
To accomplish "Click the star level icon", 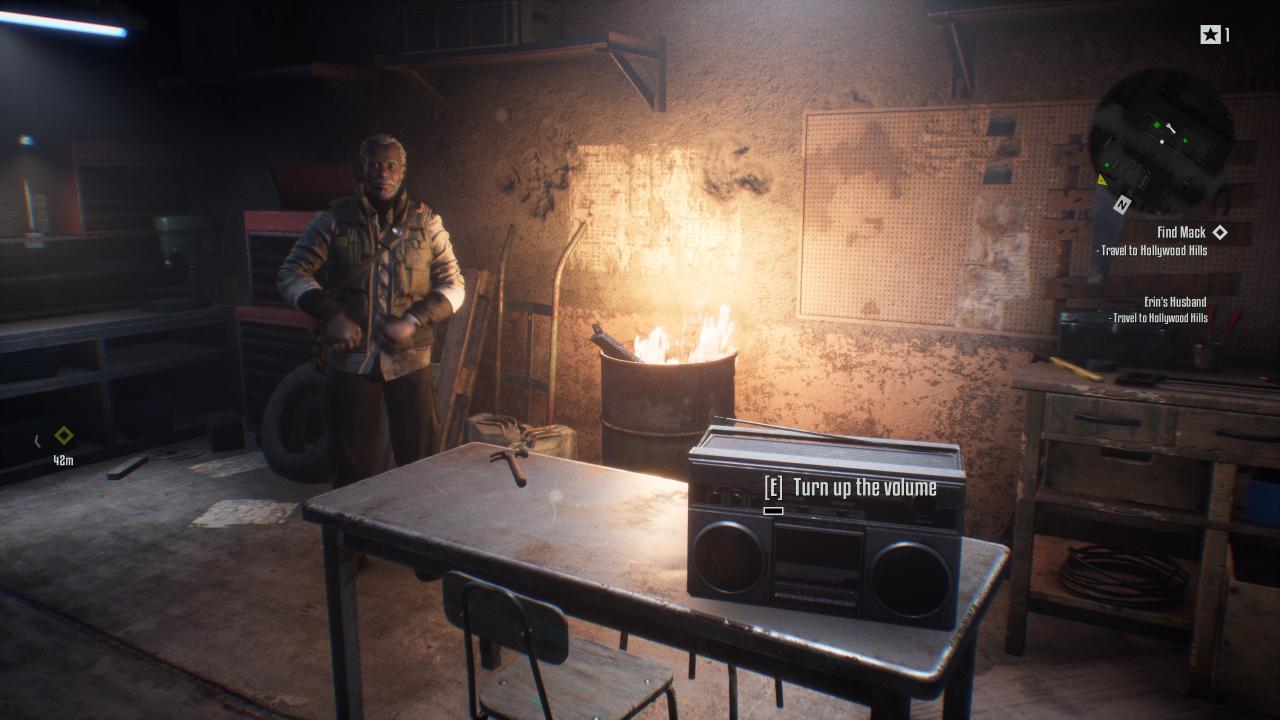I will (x=1210, y=35).
